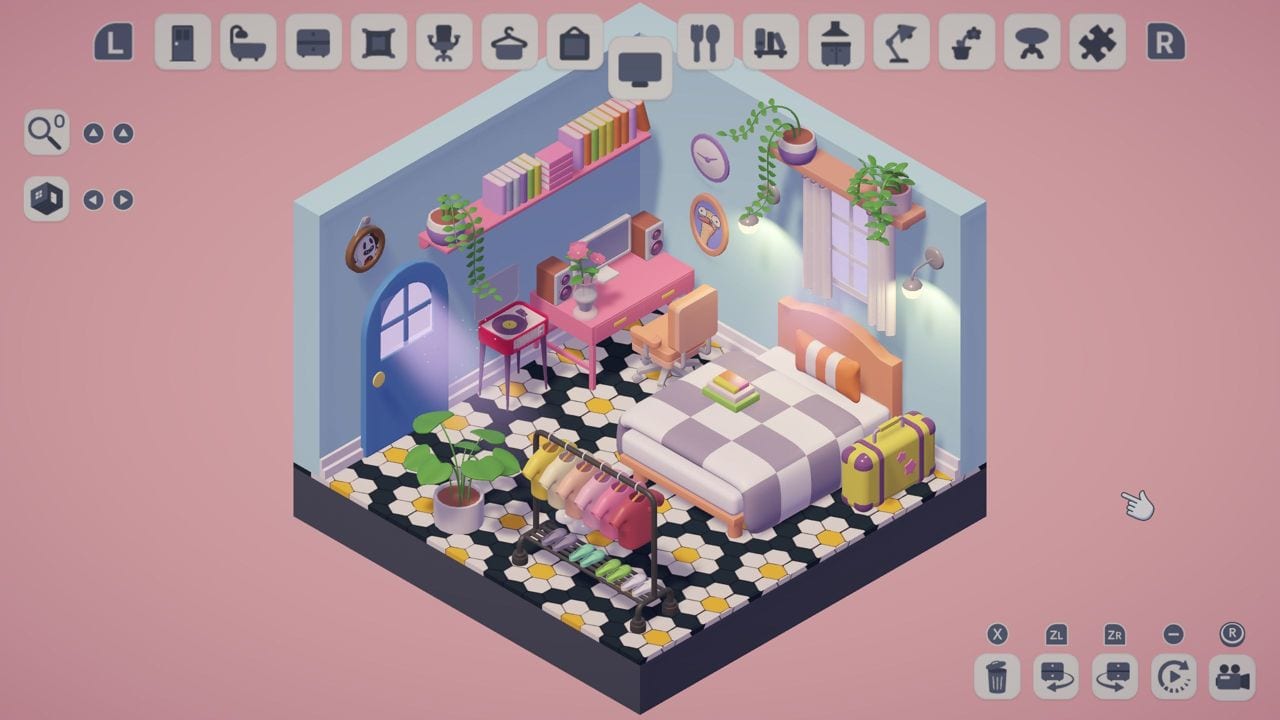Click the replay reset icon
The image size is (1280, 720).
click(1172, 677)
